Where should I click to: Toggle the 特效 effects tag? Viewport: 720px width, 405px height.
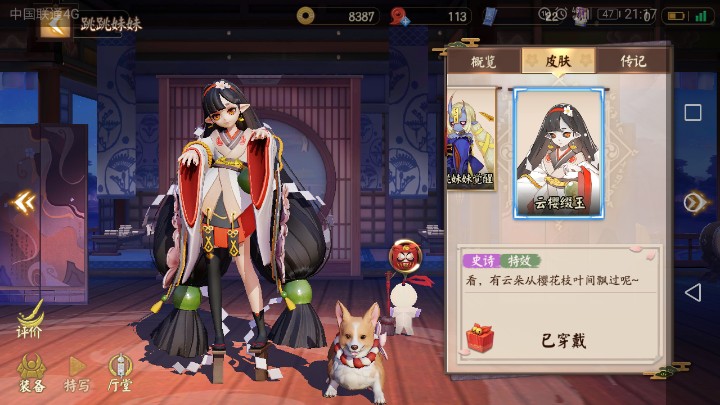click(517, 261)
